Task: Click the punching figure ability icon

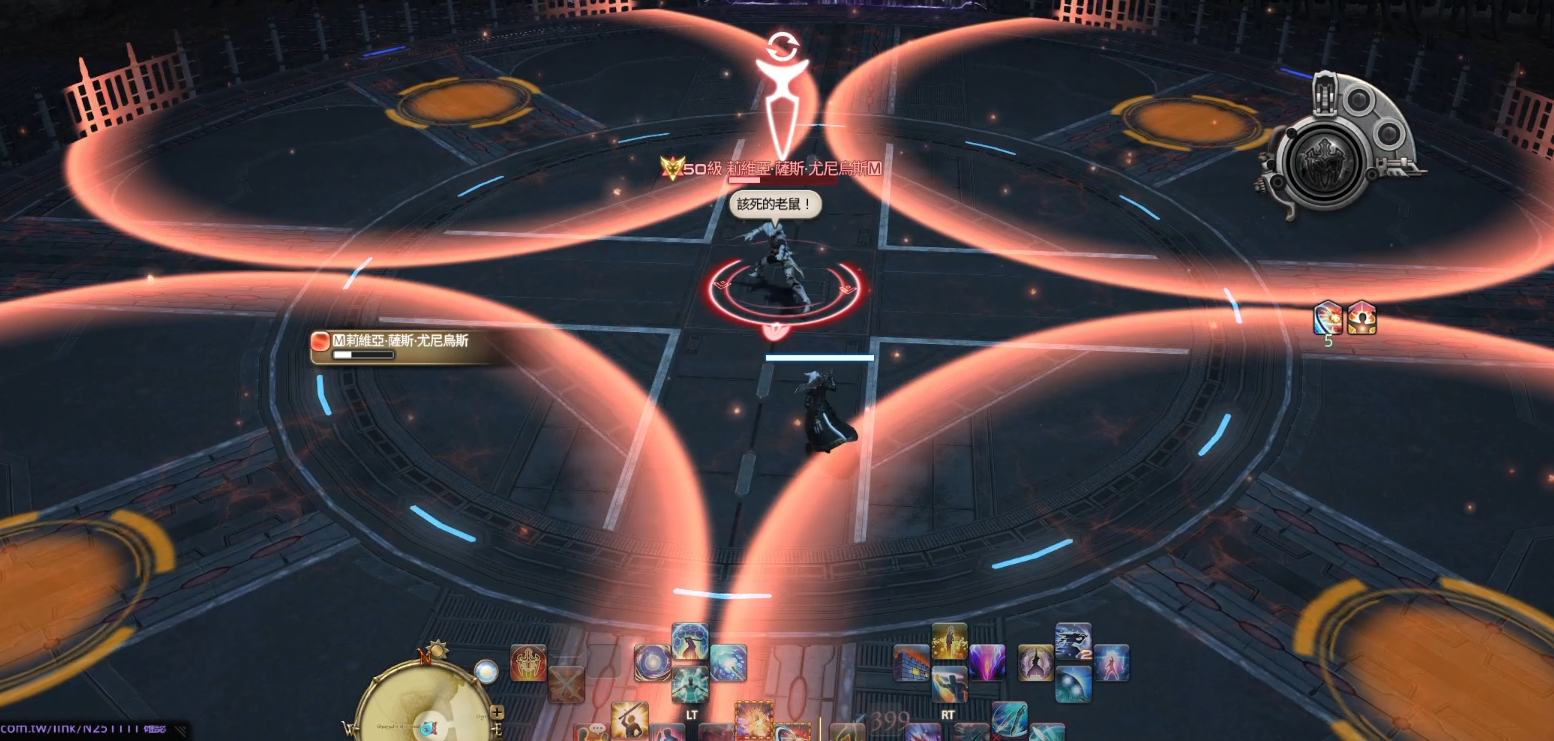Action: (949, 684)
